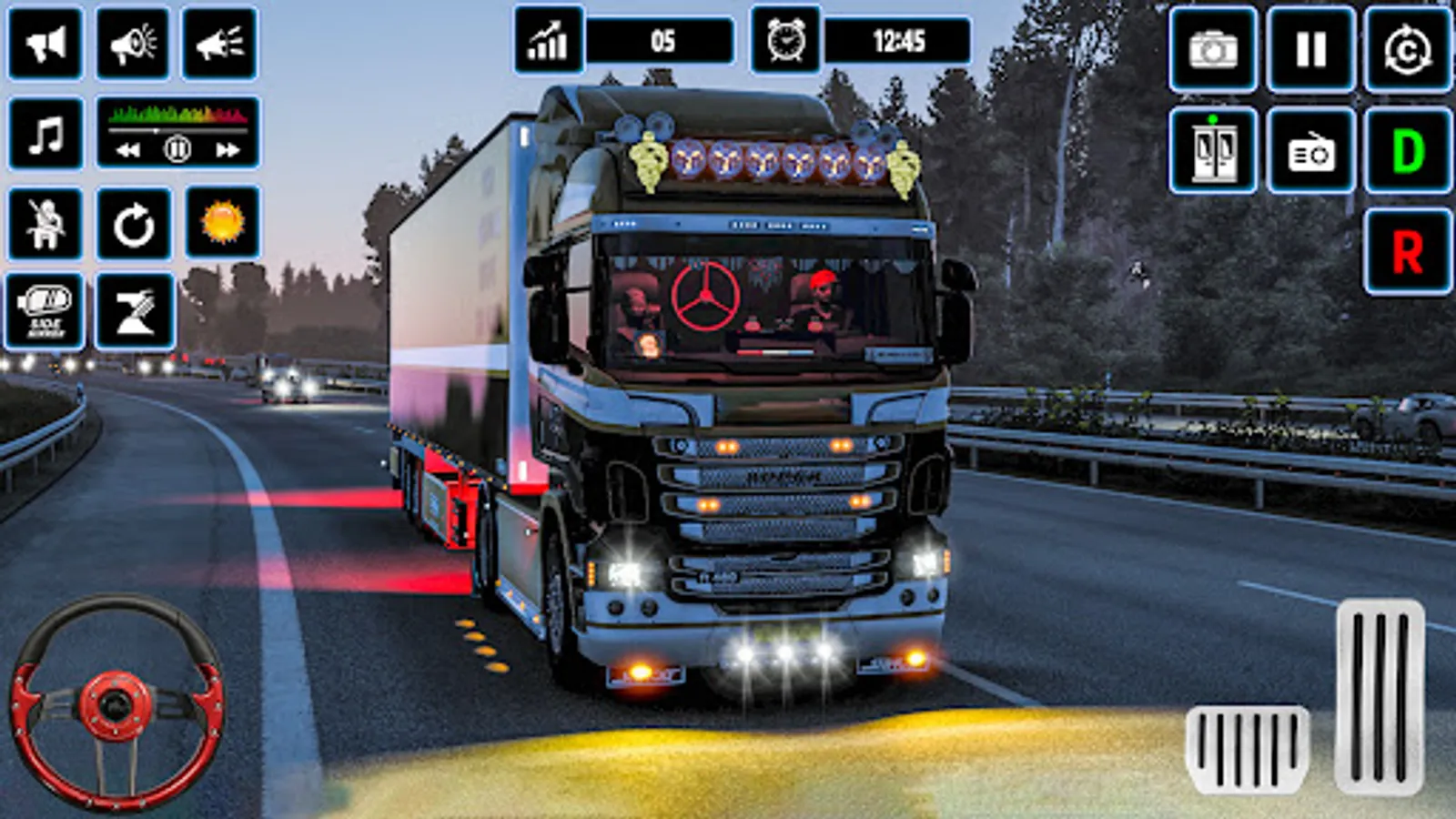Rewind the current music track
Screen dimensions: 1456x819
126,148
